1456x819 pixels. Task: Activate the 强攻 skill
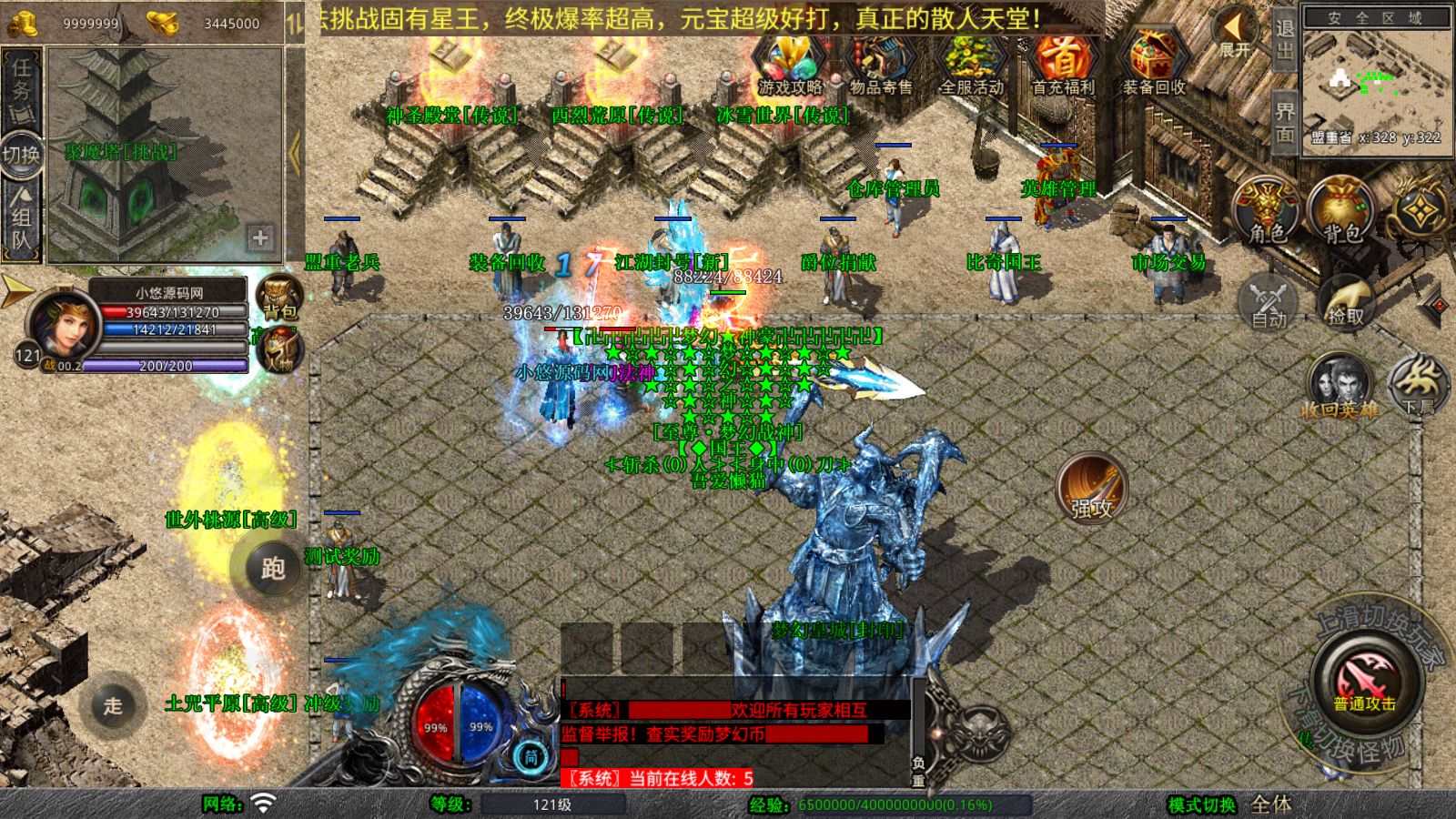[x=1091, y=488]
